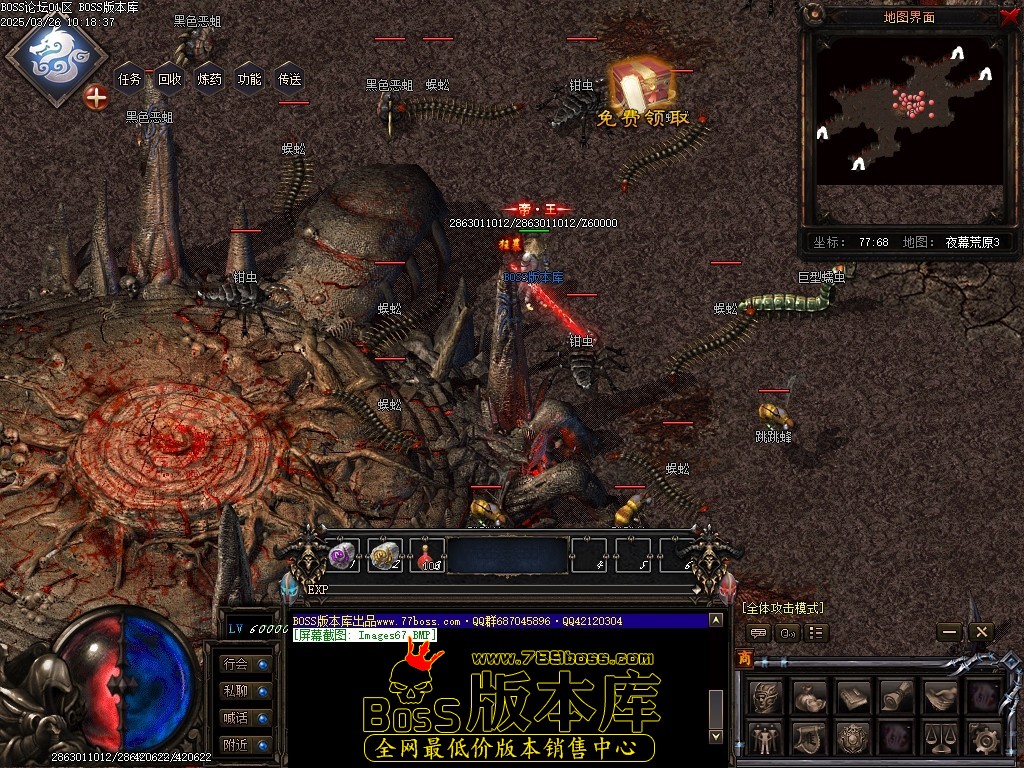
Task: Open the 回收 recycle menu
Action: pyautogui.click(x=170, y=79)
